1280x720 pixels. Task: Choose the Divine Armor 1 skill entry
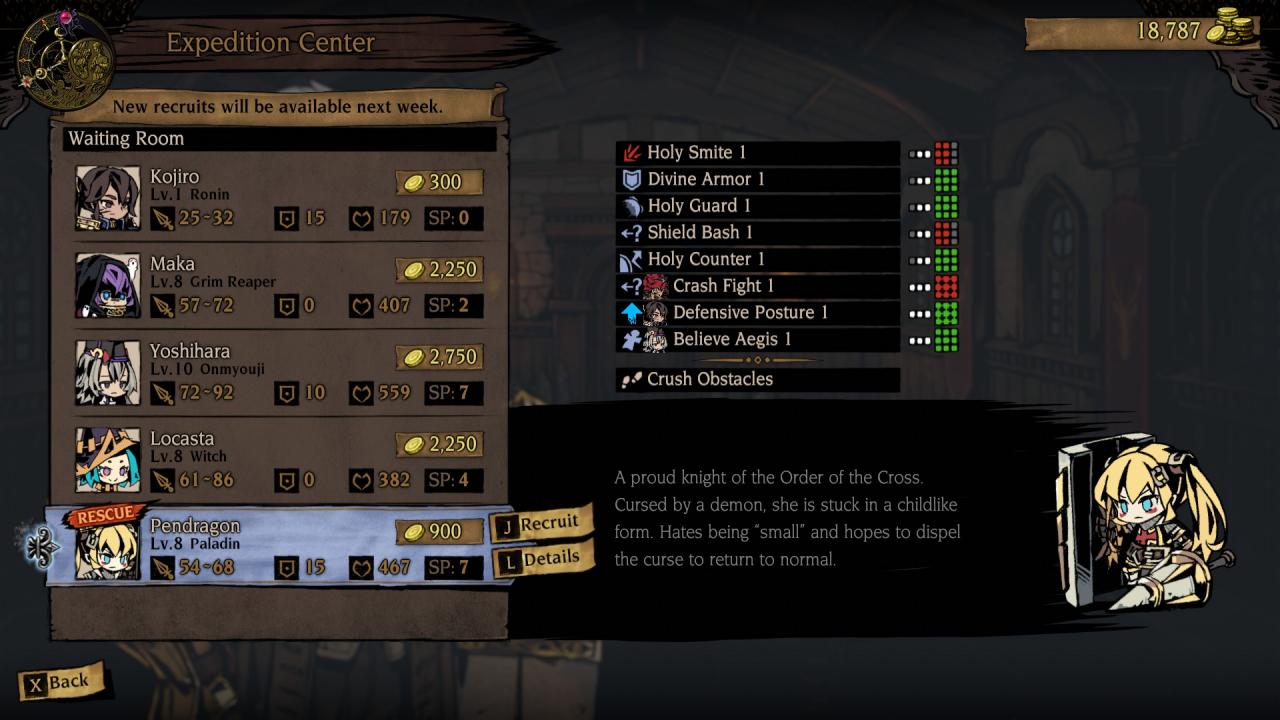[757, 180]
